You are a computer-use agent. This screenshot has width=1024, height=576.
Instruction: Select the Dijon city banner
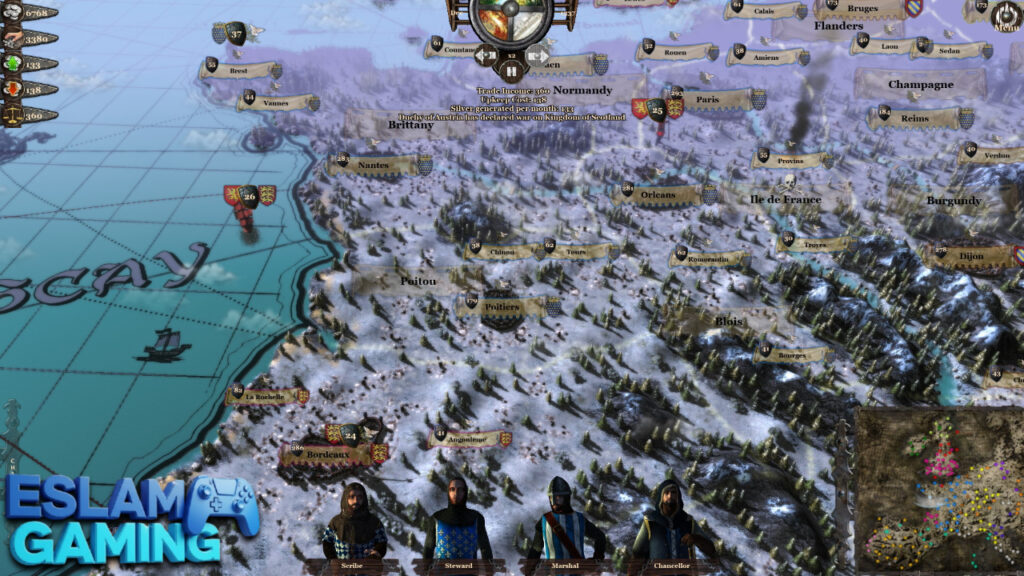970,256
